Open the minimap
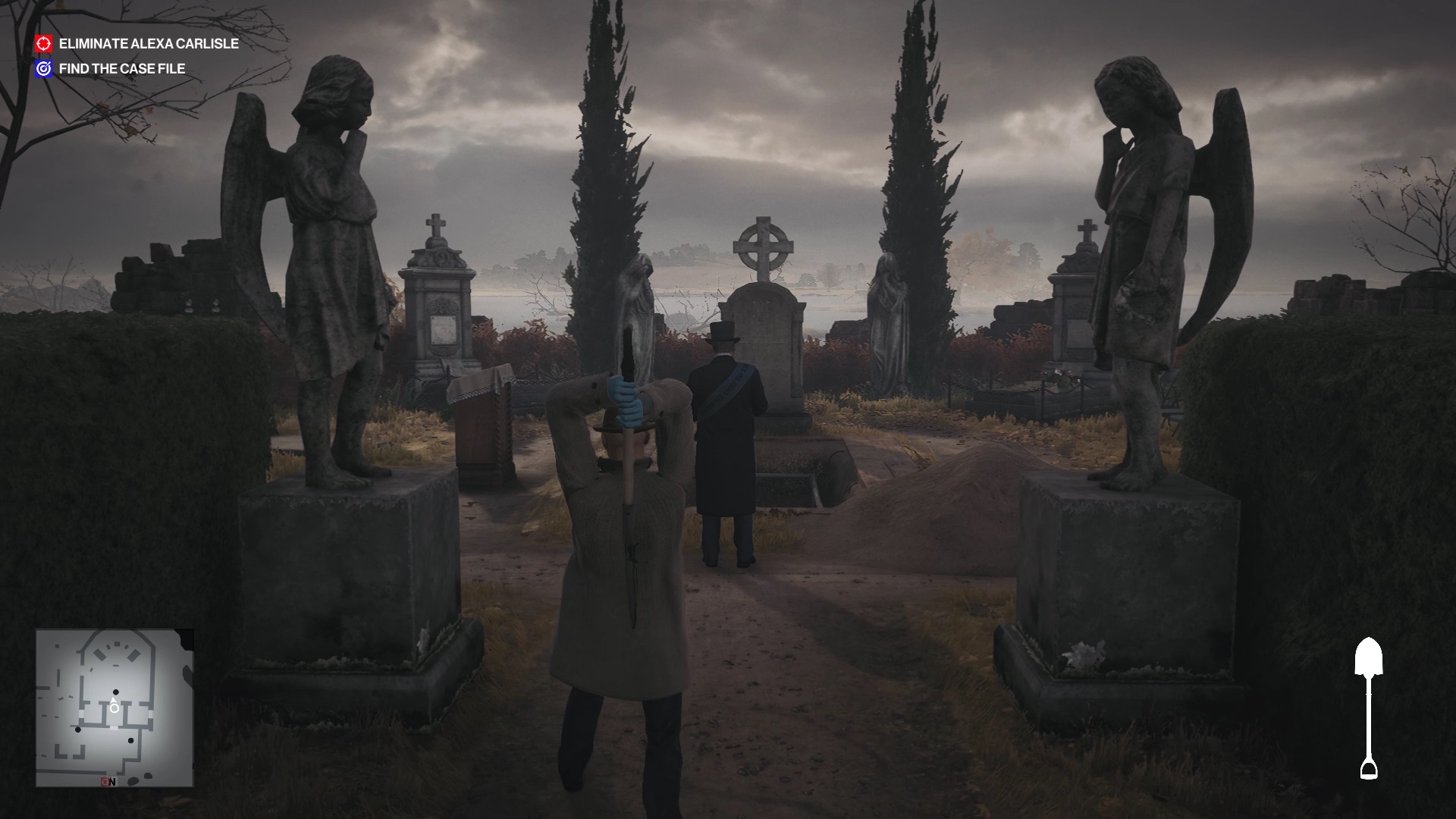This screenshot has height=819, width=1456. pyautogui.click(x=115, y=708)
